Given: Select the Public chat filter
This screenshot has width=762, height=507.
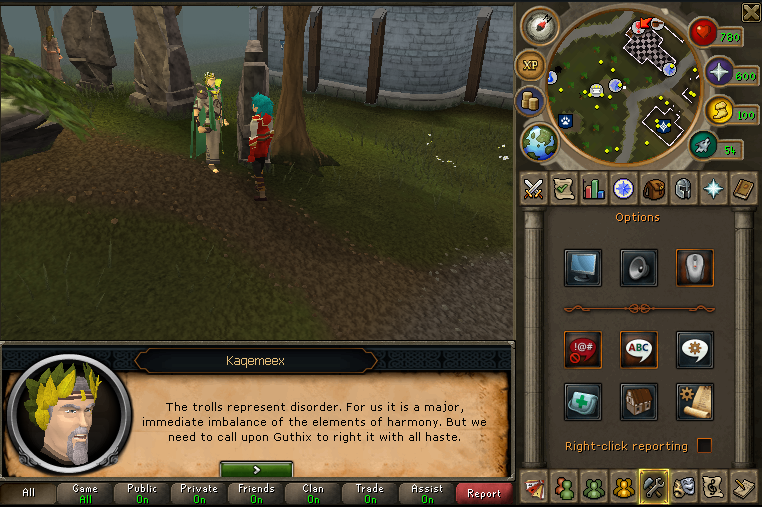Looking at the screenshot, I should point(142,493).
